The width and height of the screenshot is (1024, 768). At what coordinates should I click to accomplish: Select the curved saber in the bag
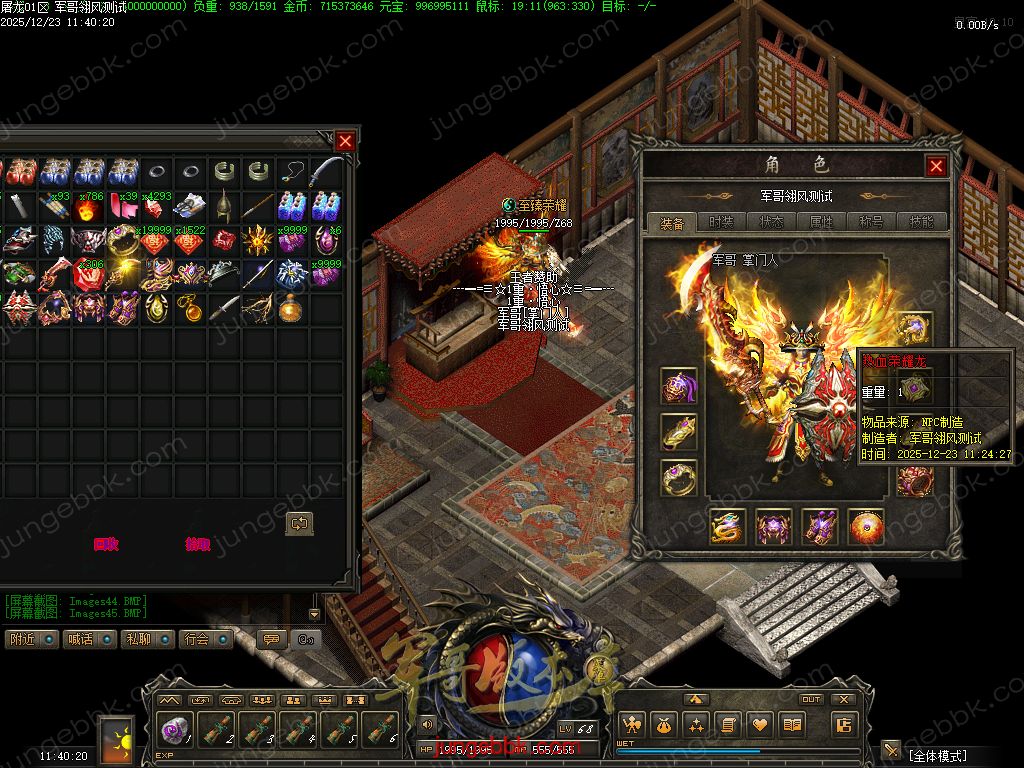326,172
